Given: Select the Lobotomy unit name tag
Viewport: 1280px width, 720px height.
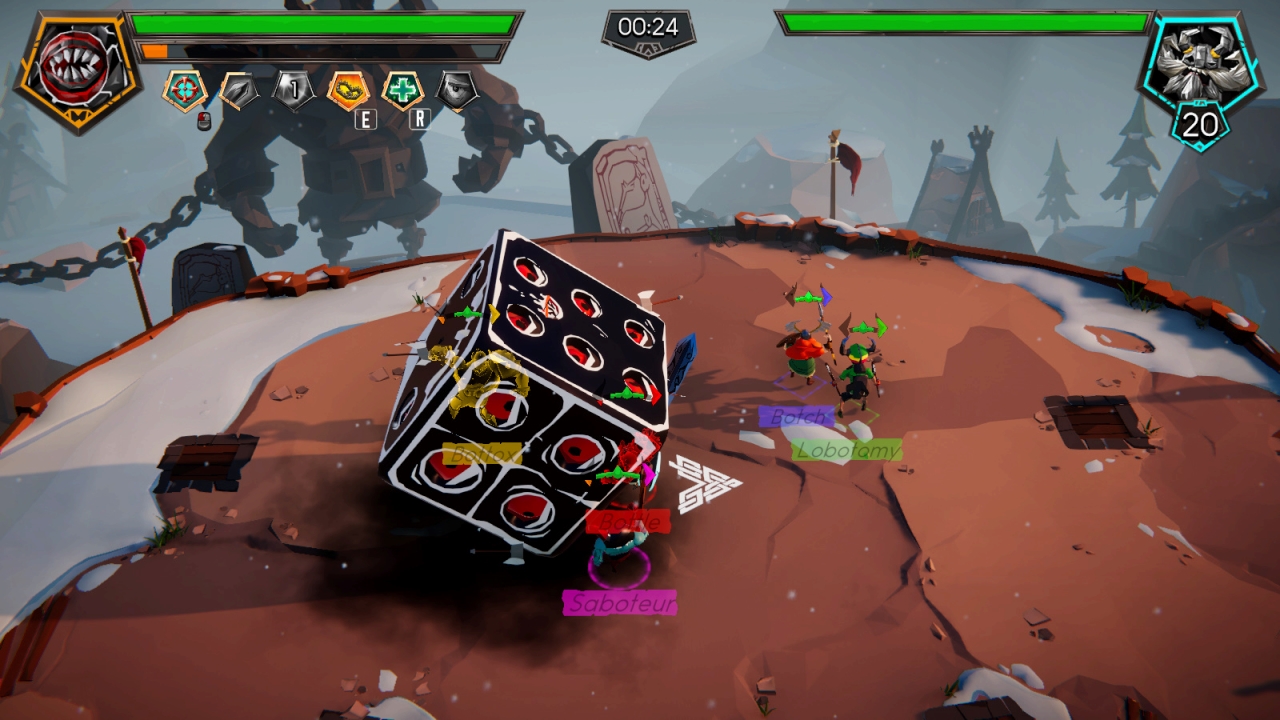Looking at the screenshot, I should 847,450.
